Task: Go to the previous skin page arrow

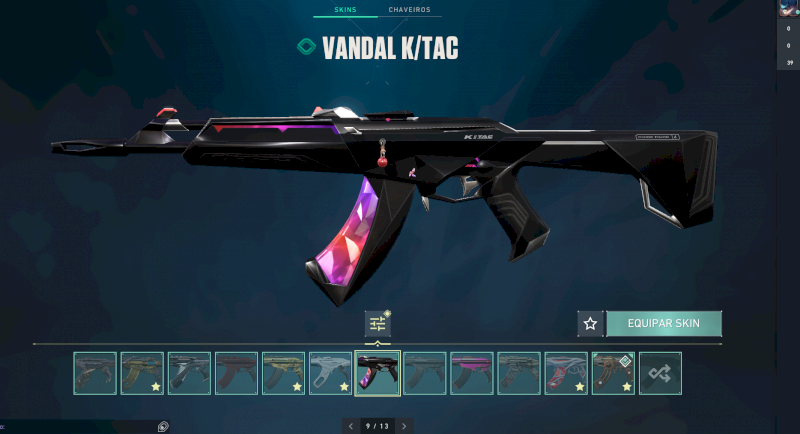Action: click(351, 426)
